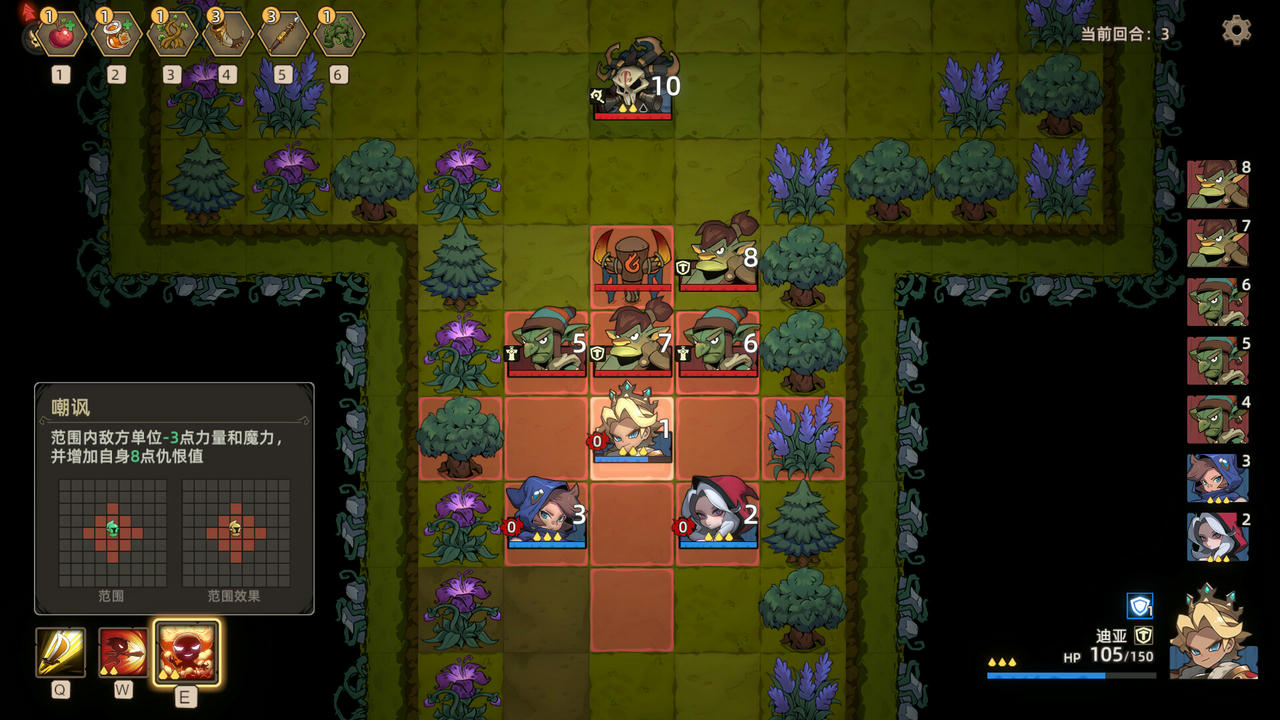This screenshot has width=1280, height=720.
Task: Choose the highlighted 嘲讽 taunt skill
Action: [x=186, y=653]
